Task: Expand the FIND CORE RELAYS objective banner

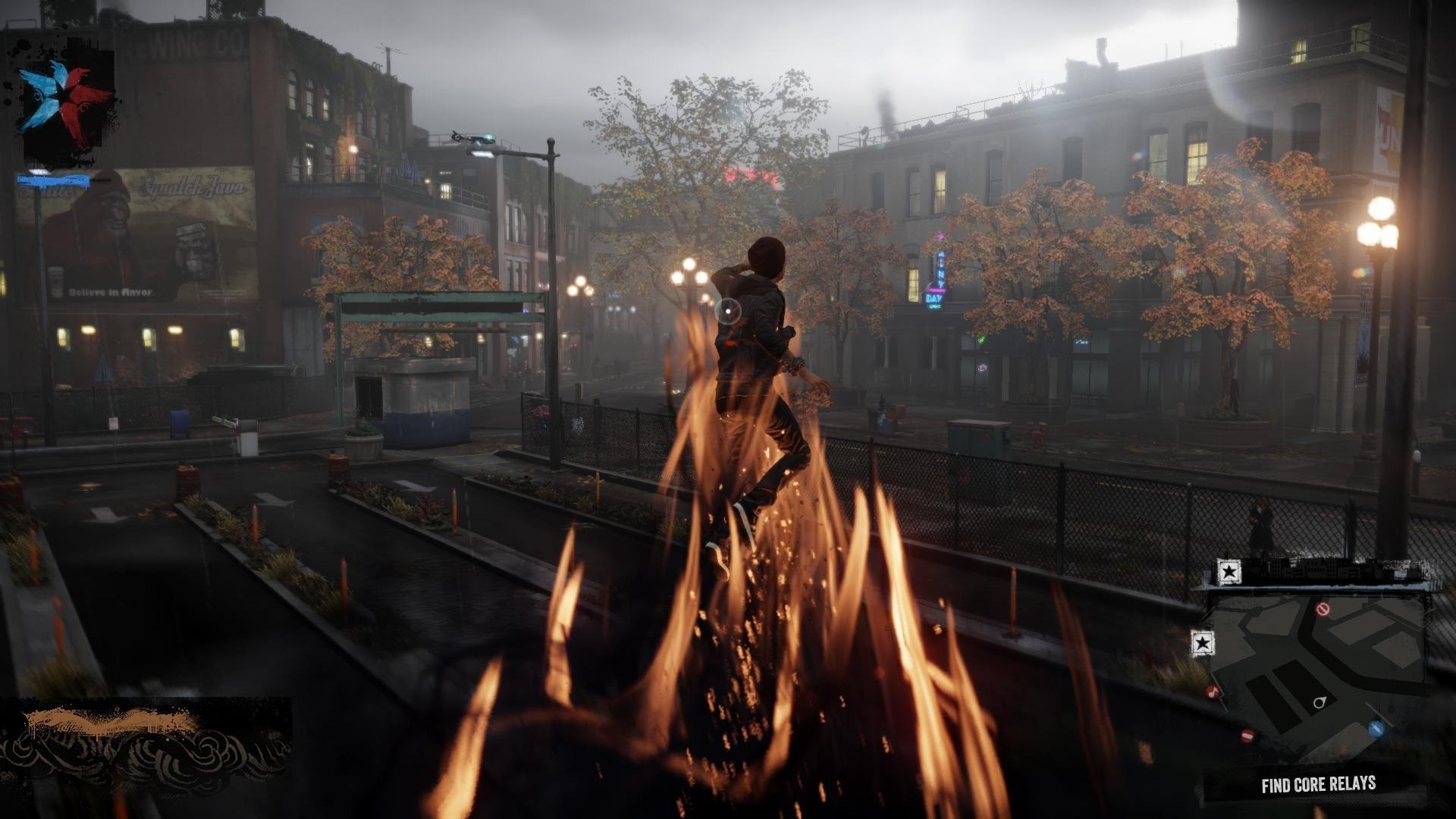Action: point(1319,783)
